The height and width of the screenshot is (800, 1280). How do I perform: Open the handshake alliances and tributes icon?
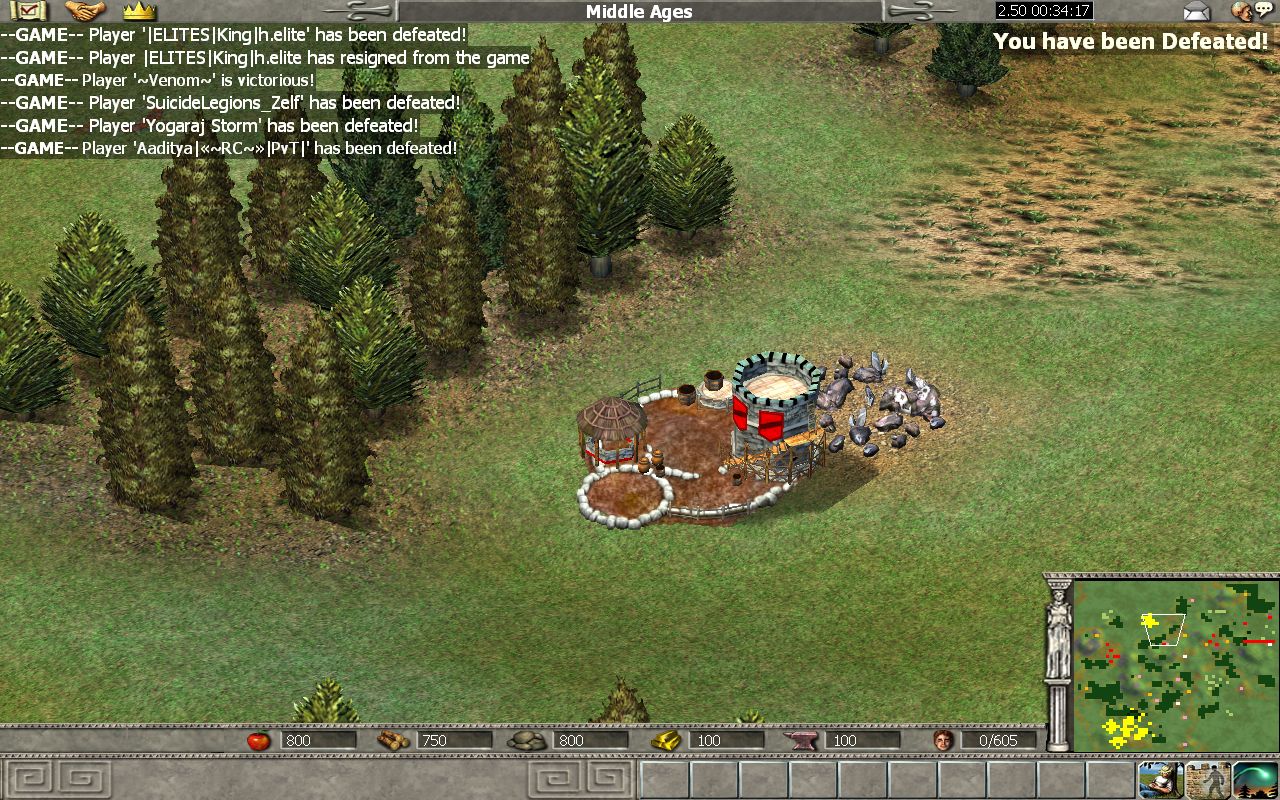coord(85,11)
